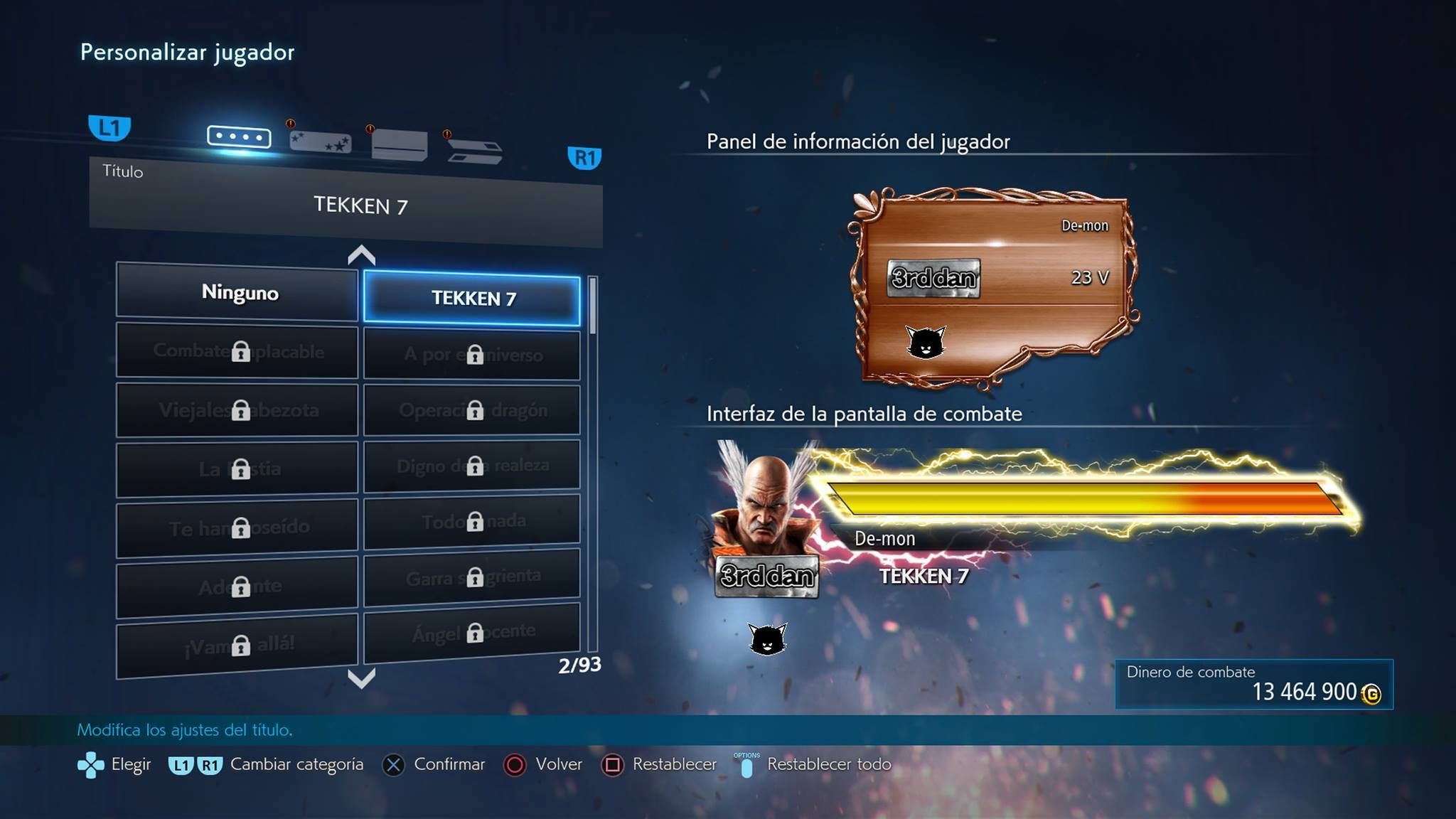This screenshot has height=819, width=1456.
Task: Pick the locked La bestia title
Action: point(237,469)
